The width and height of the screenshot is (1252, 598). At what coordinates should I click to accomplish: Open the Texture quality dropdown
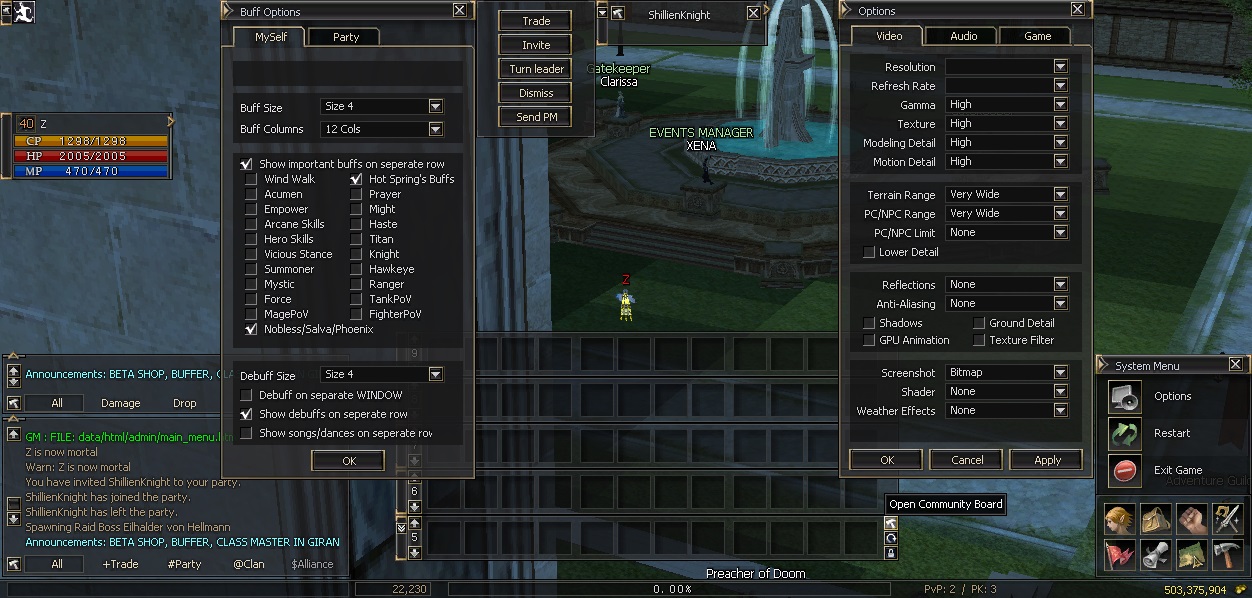(x=1060, y=123)
